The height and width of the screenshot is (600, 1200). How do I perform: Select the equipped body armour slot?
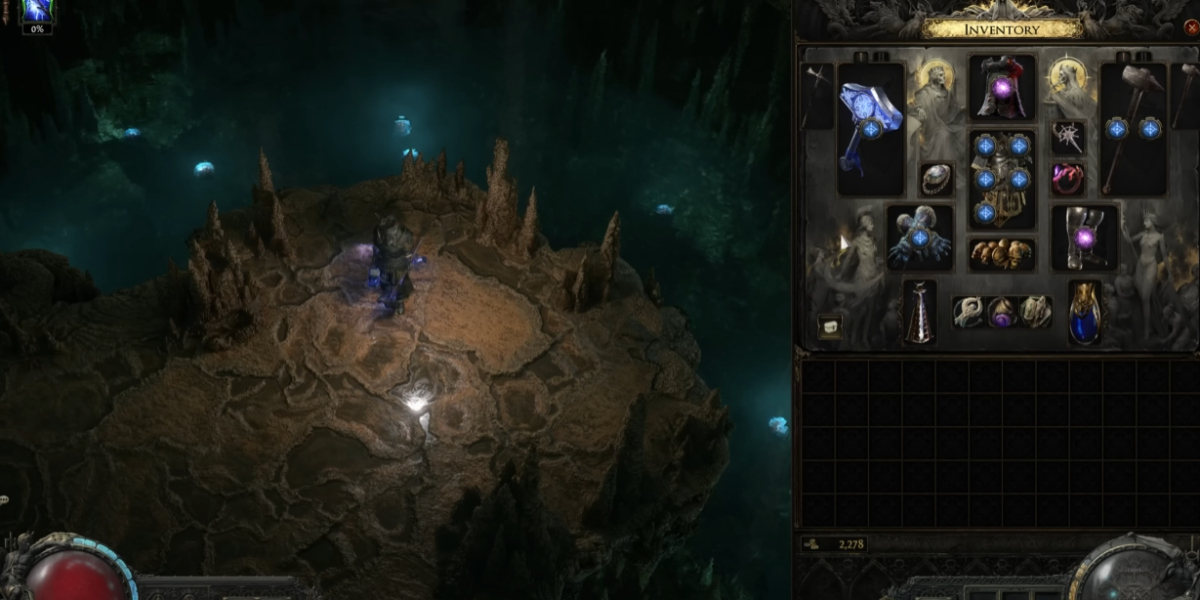coord(1002,179)
